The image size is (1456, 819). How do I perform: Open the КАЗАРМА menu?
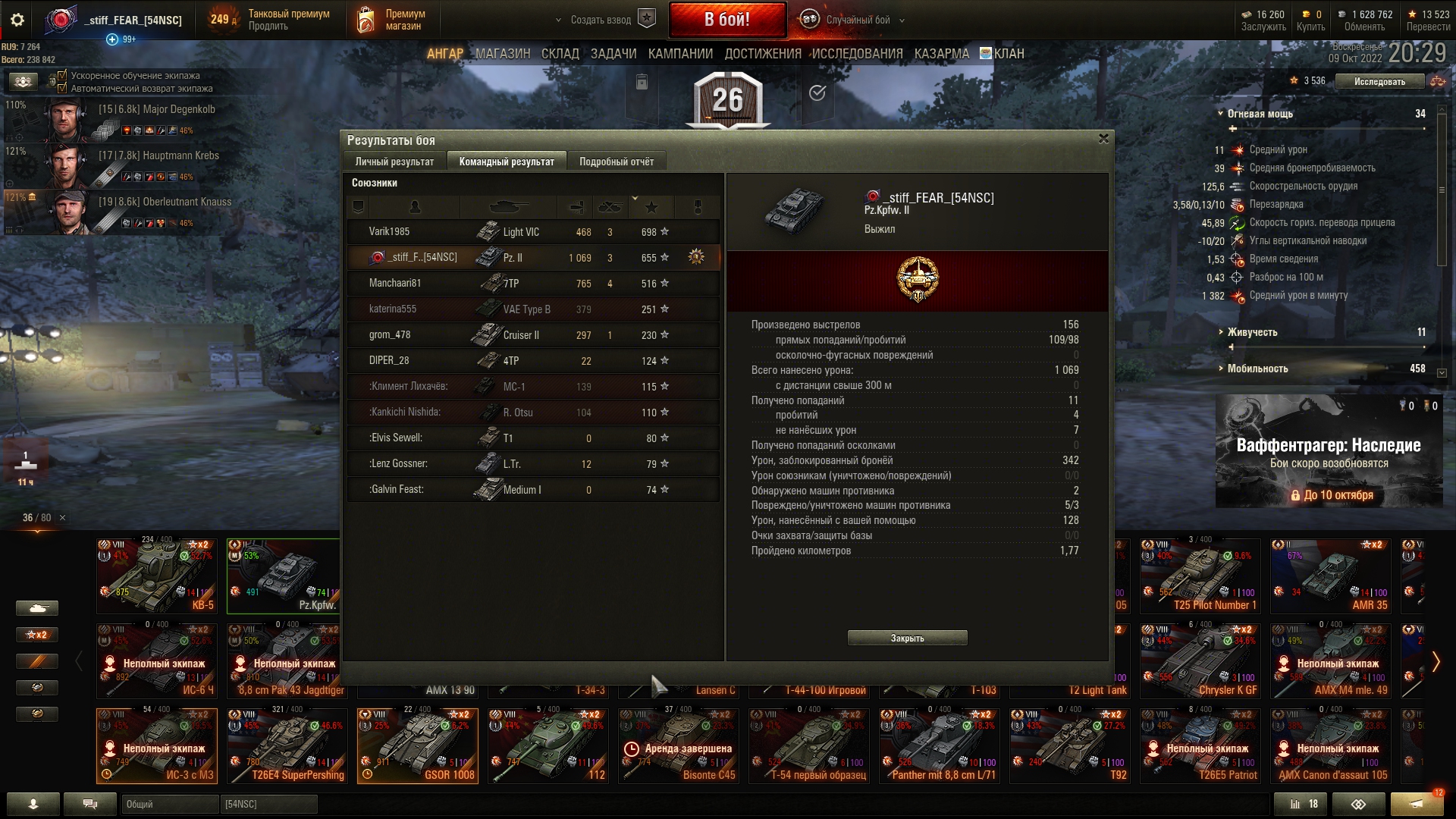coord(941,54)
